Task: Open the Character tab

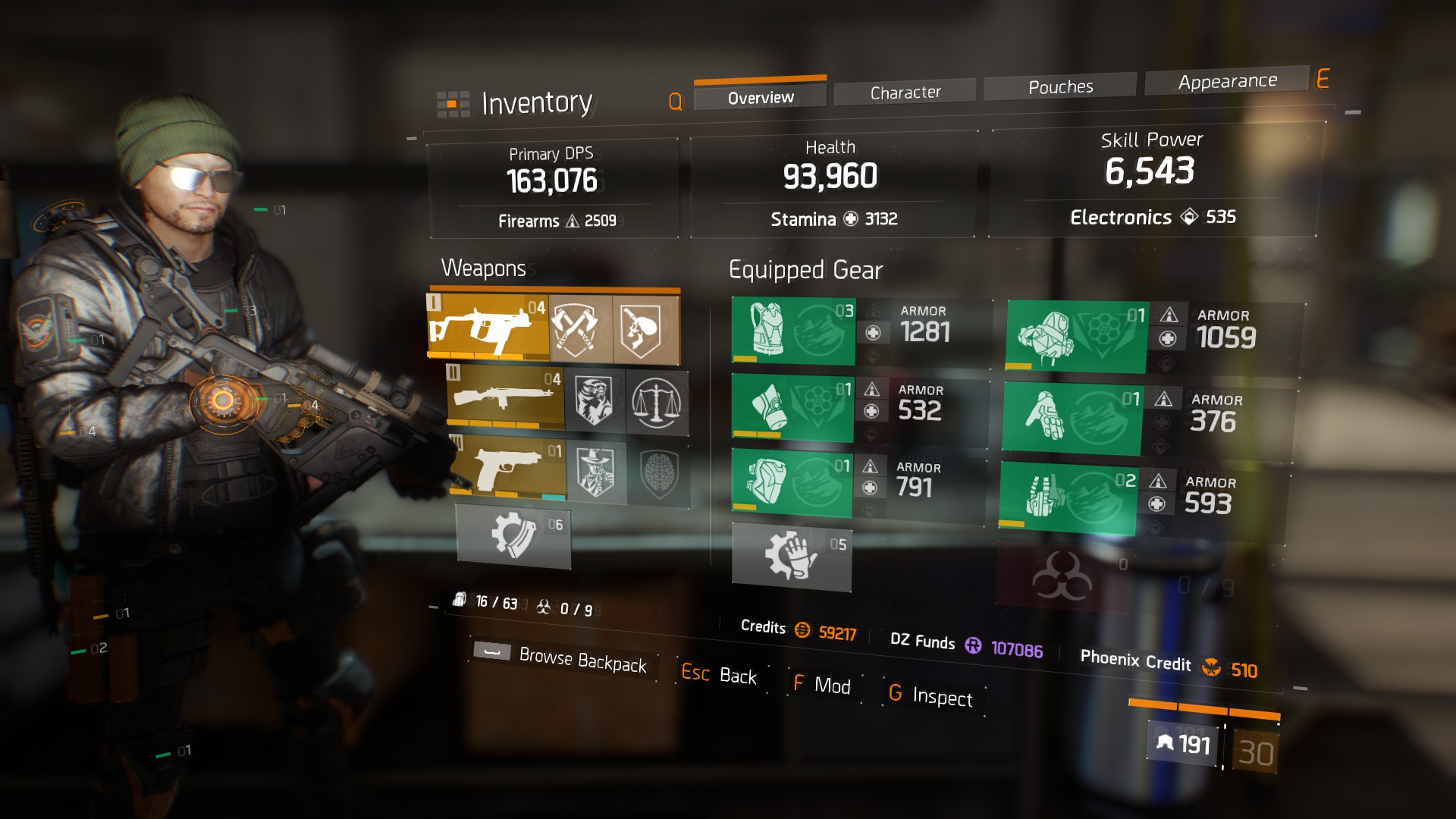Action: click(905, 93)
